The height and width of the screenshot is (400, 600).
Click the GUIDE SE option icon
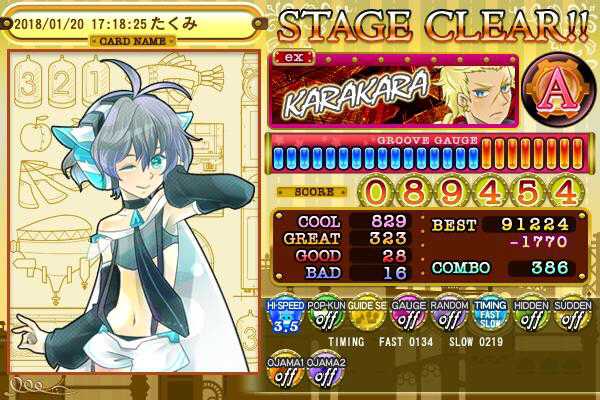point(365,315)
